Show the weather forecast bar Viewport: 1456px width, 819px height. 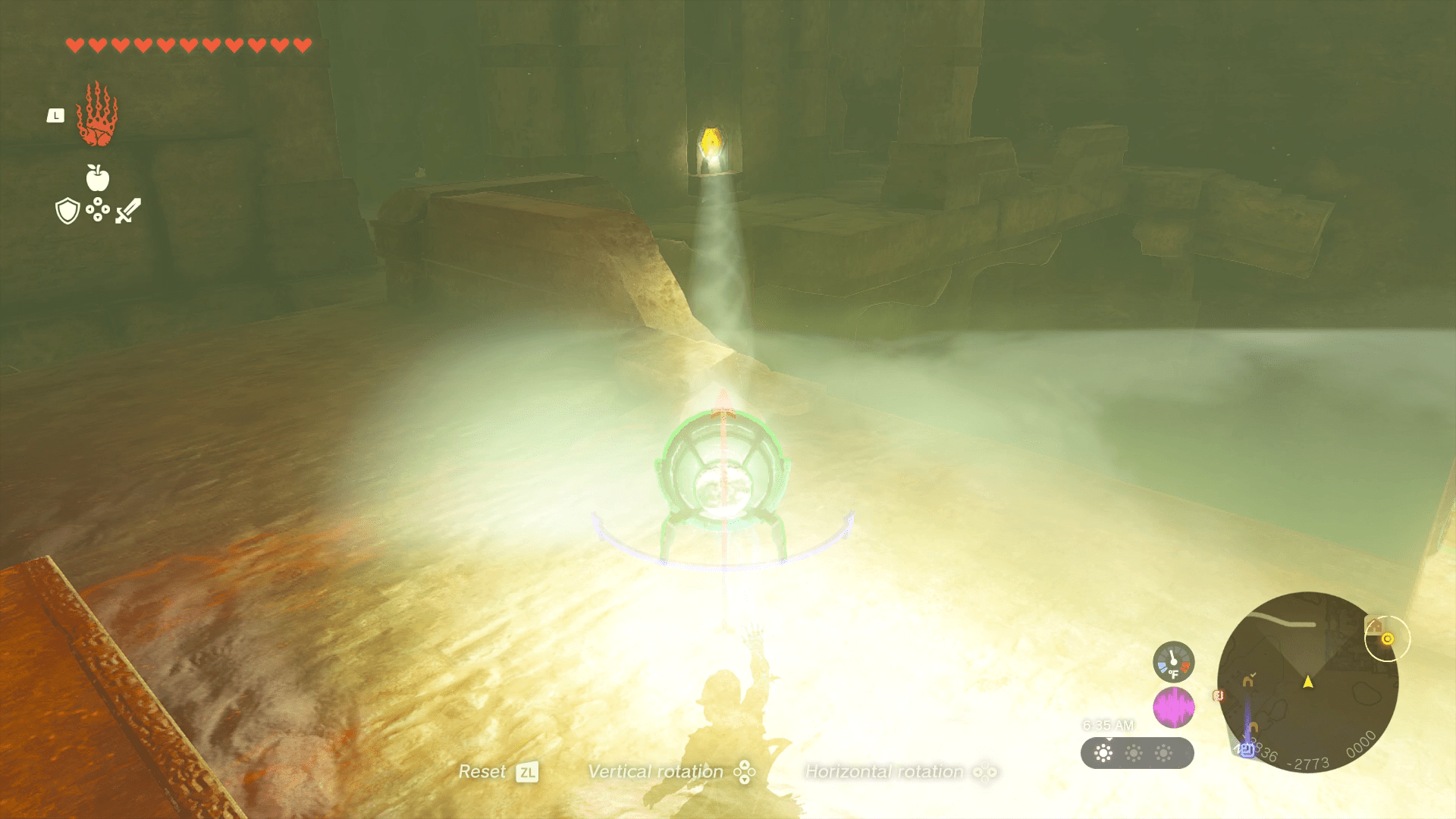click(1137, 753)
